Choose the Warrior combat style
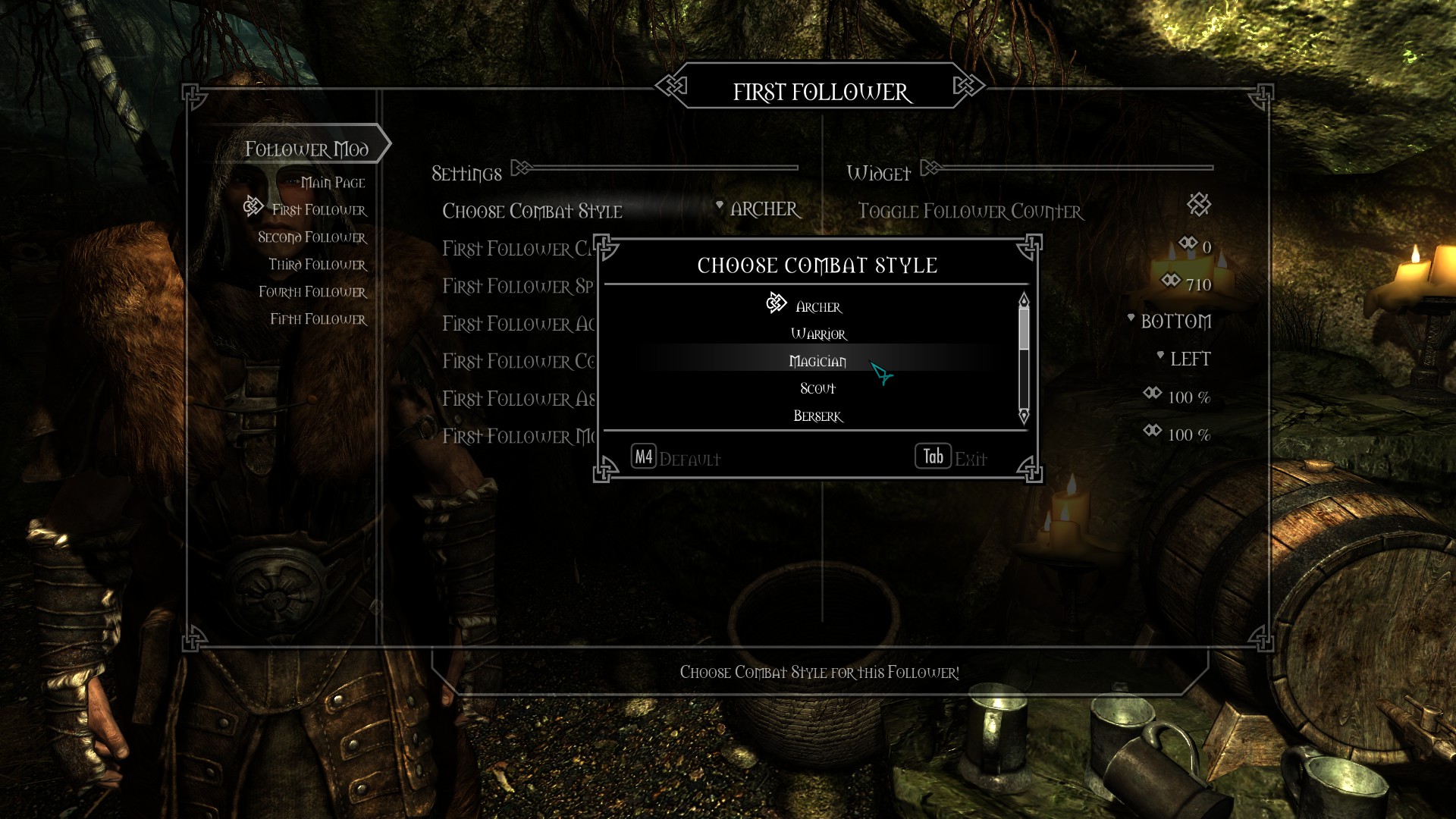Viewport: 1456px width, 819px height. click(x=817, y=334)
